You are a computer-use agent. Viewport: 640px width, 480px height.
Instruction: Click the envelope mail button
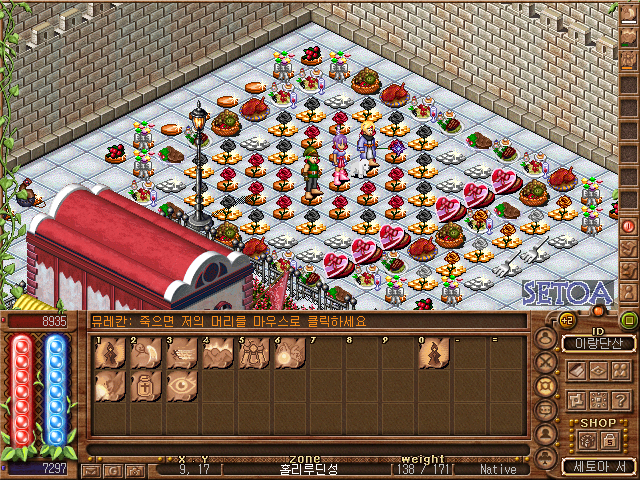point(91,469)
